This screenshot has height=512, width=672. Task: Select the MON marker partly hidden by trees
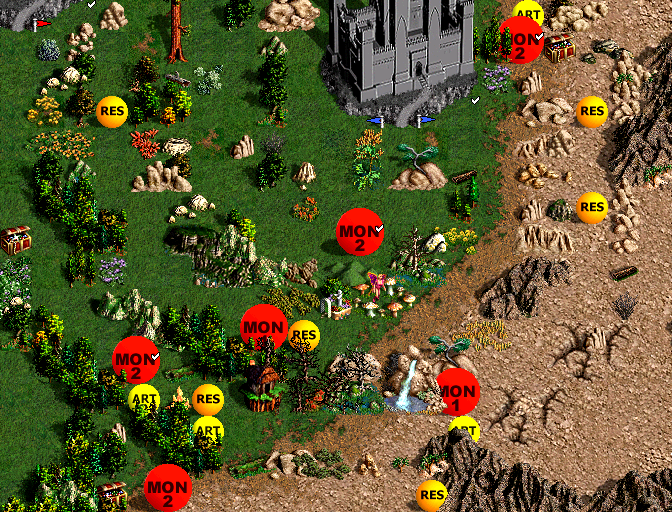click(x=264, y=327)
